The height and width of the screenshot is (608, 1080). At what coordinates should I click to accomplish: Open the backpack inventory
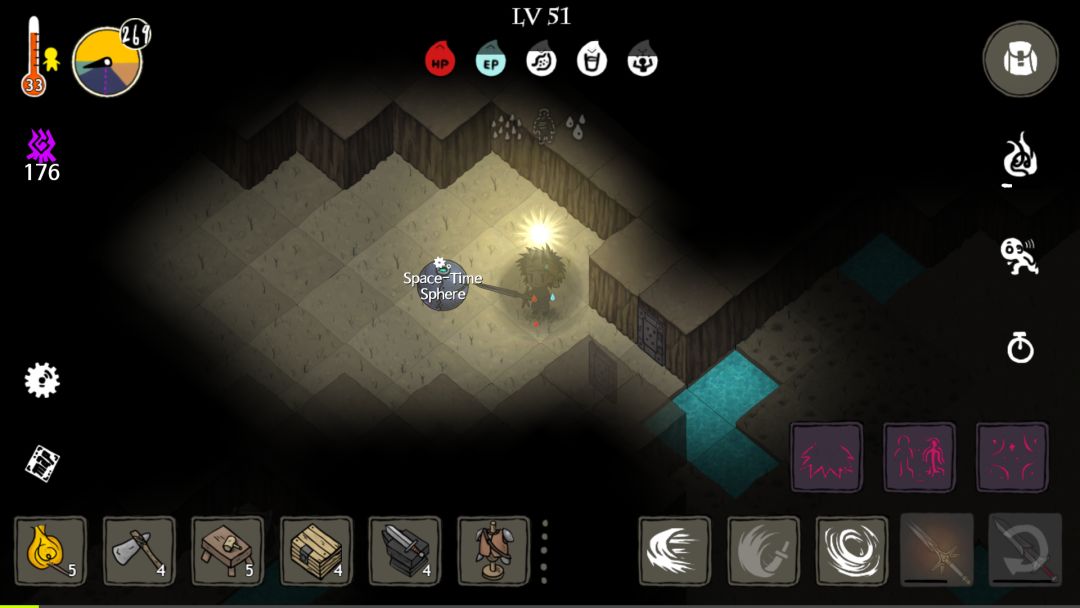[x=1020, y=60]
